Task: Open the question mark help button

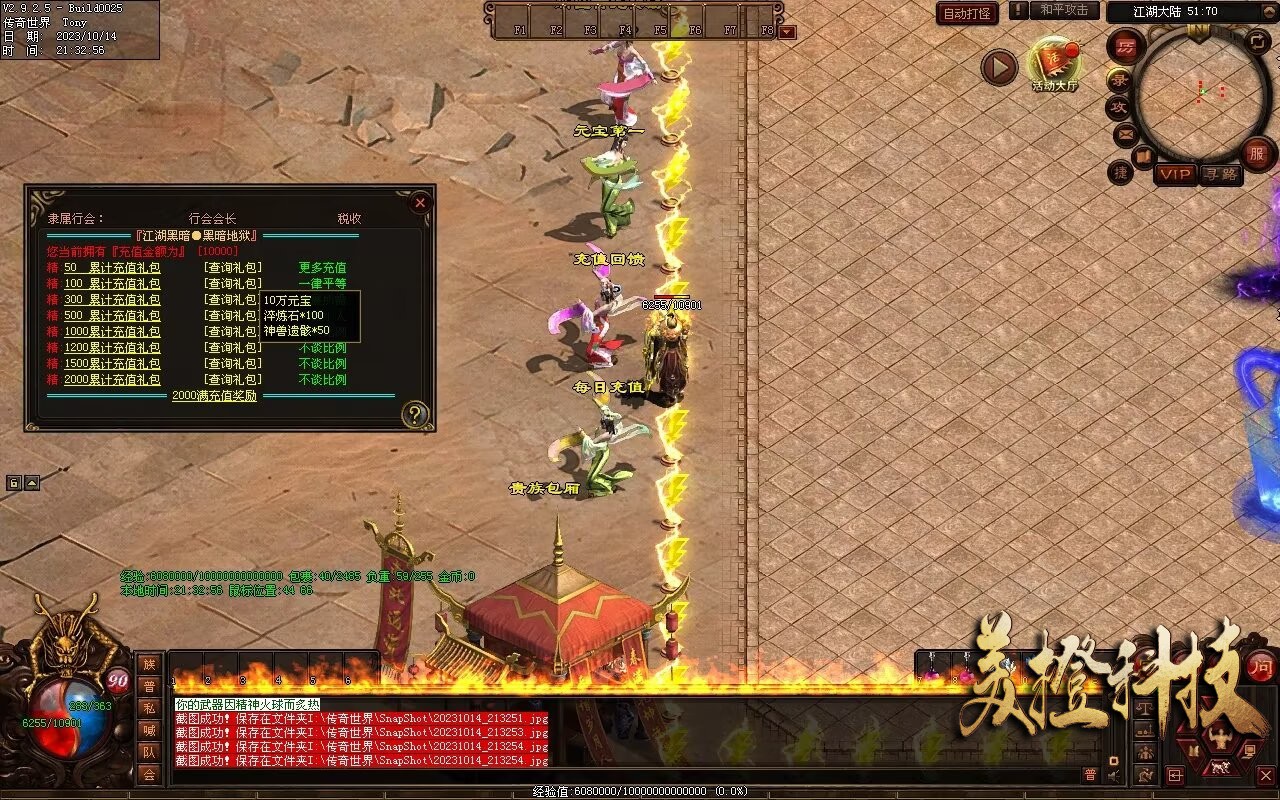Action: 415,414
